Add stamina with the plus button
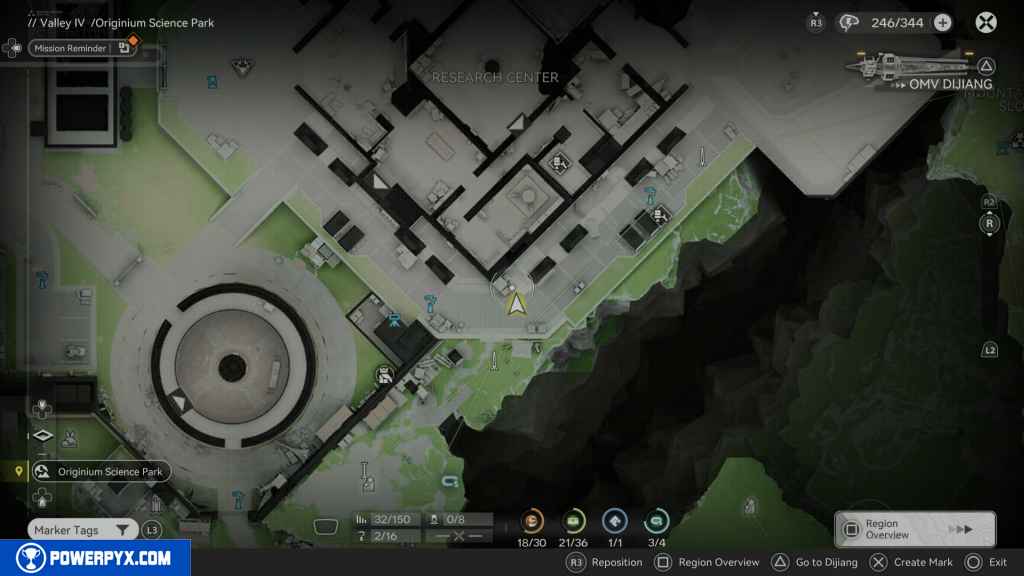Viewport: 1024px width, 576px height. [x=942, y=22]
